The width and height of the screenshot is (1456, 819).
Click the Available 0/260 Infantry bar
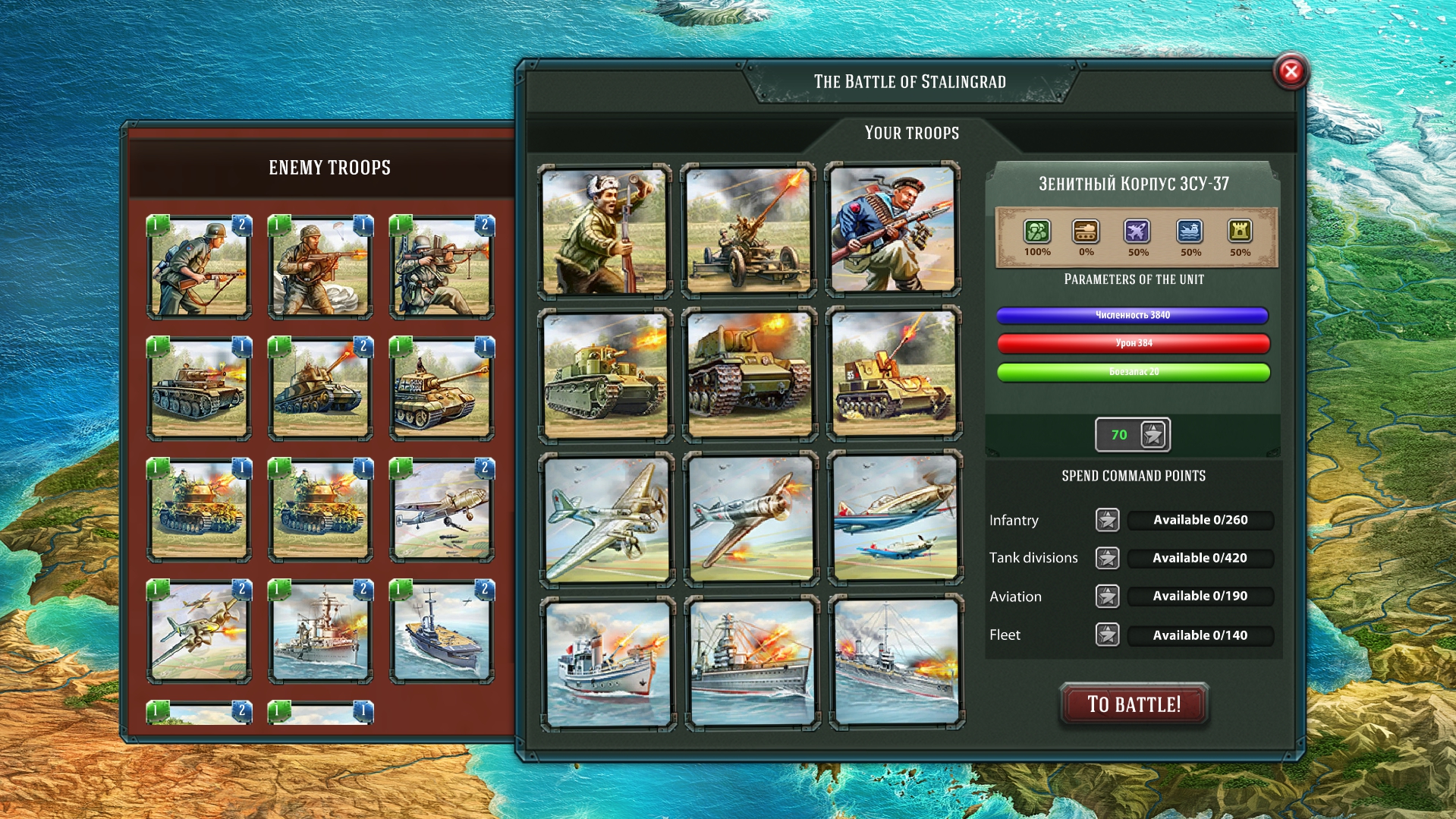[1200, 520]
